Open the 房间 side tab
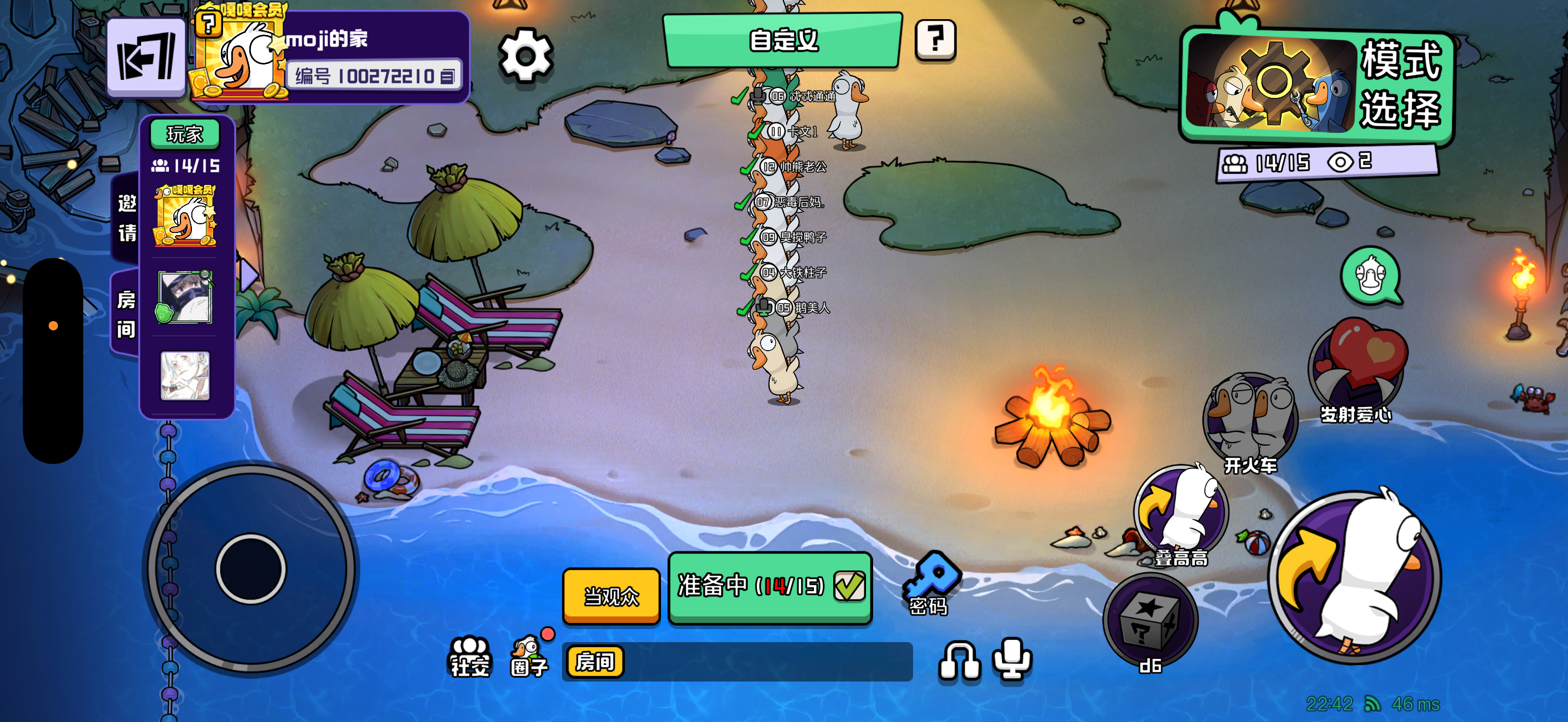1568x722 pixels. 125,314
